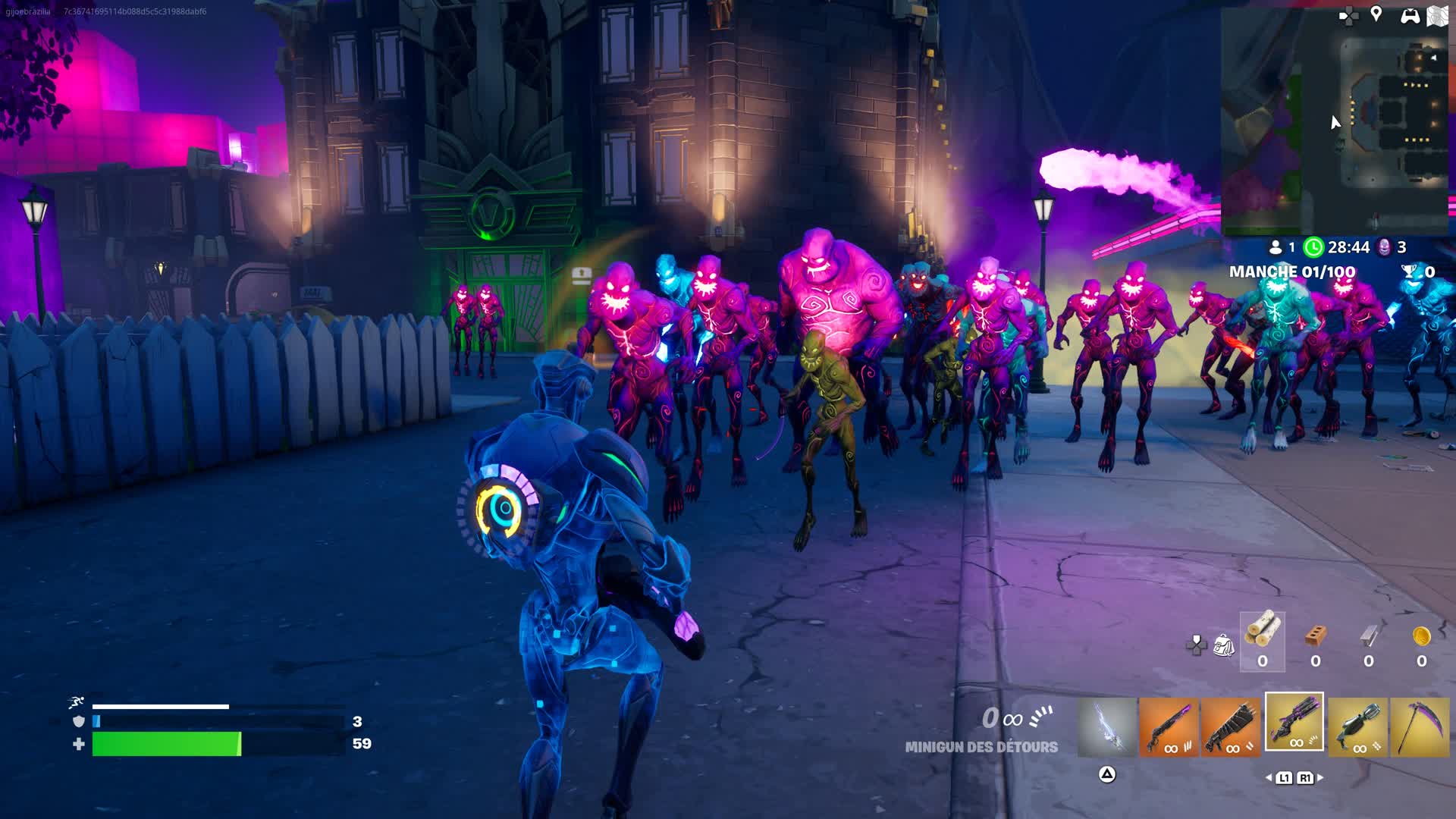Open the backpack inventory icon
1456x819 pixels.
tap(1223, 645)
